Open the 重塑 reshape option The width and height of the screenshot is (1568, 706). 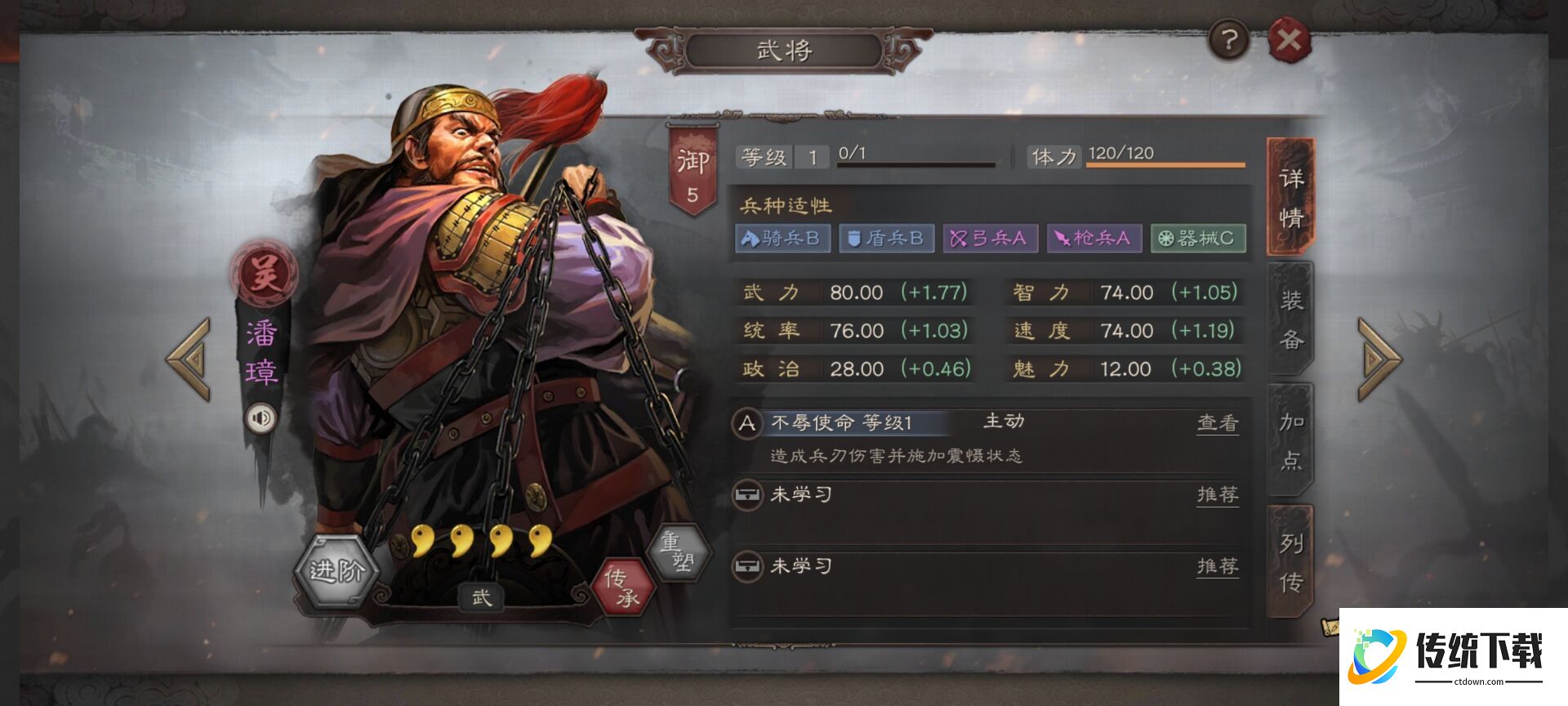(678, 550)
